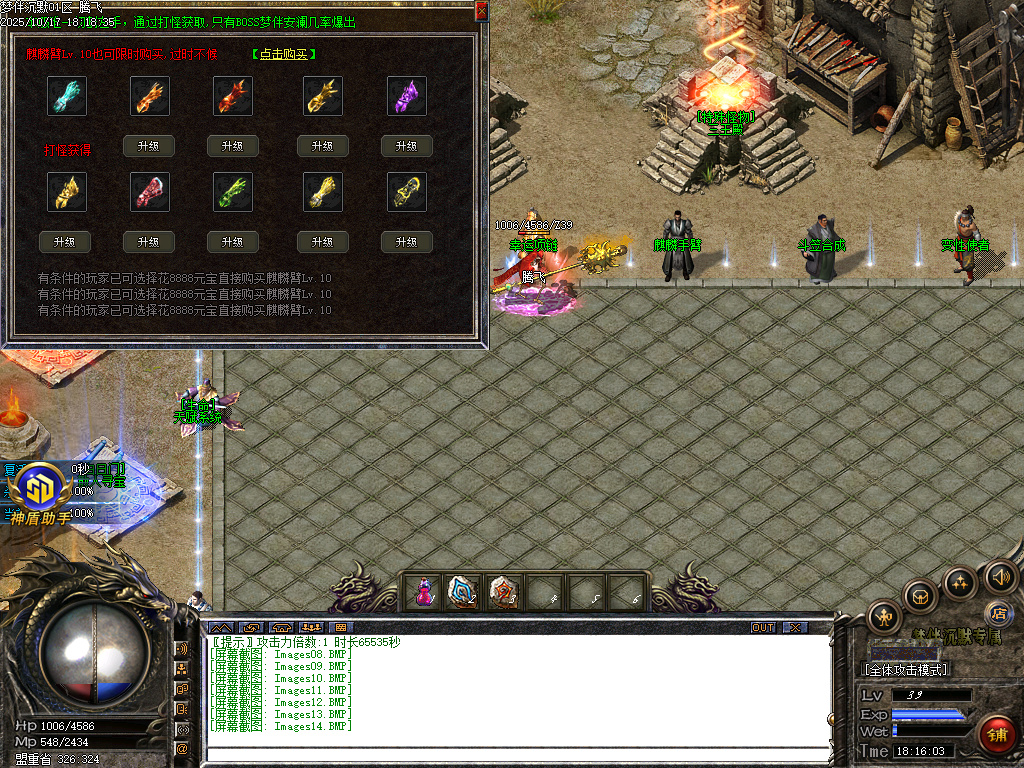
Task: Open the character status round button
Action: click(x=886, y=617)
